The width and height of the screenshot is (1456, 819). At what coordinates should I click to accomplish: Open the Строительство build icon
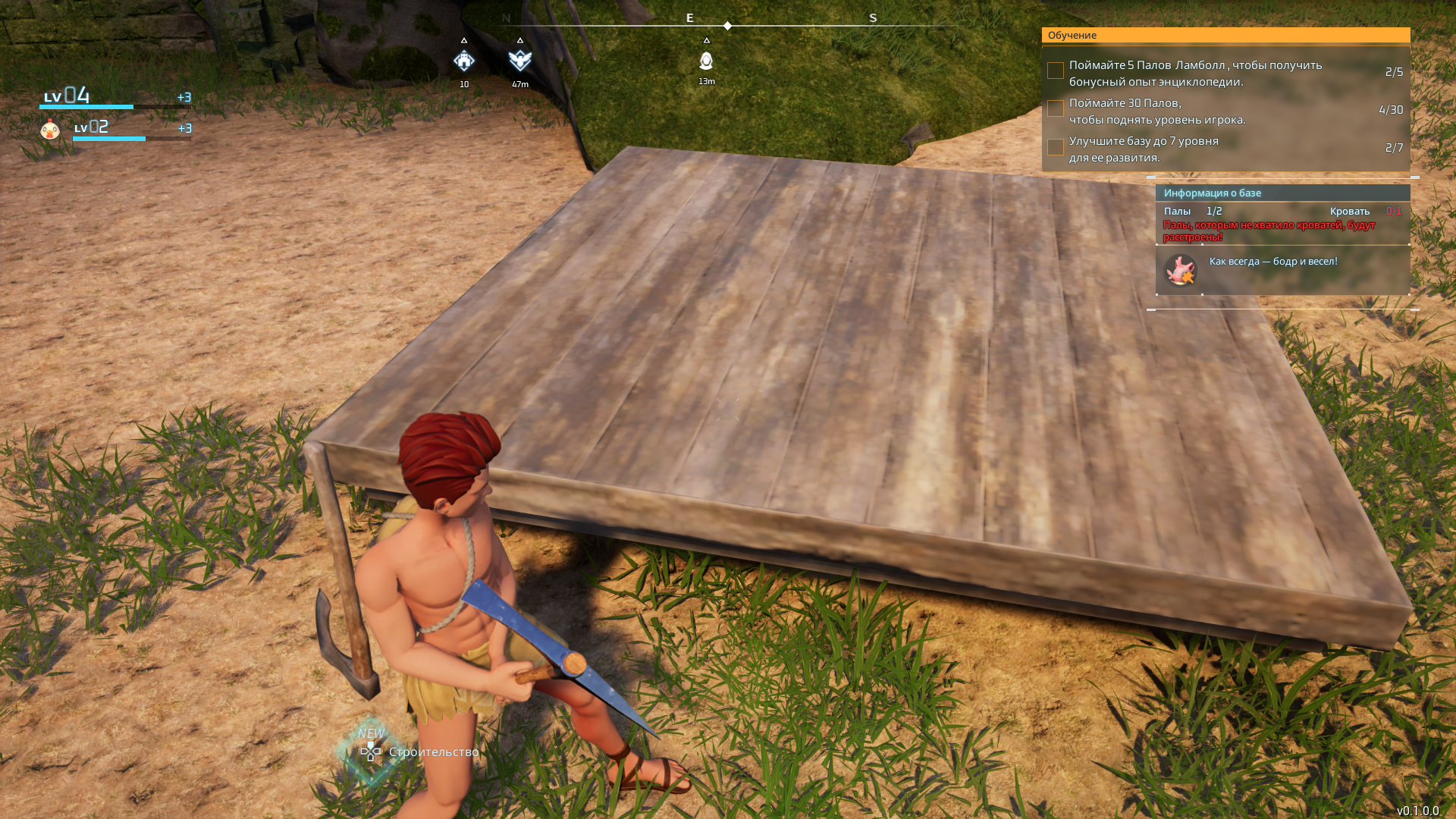coord(371,752)
